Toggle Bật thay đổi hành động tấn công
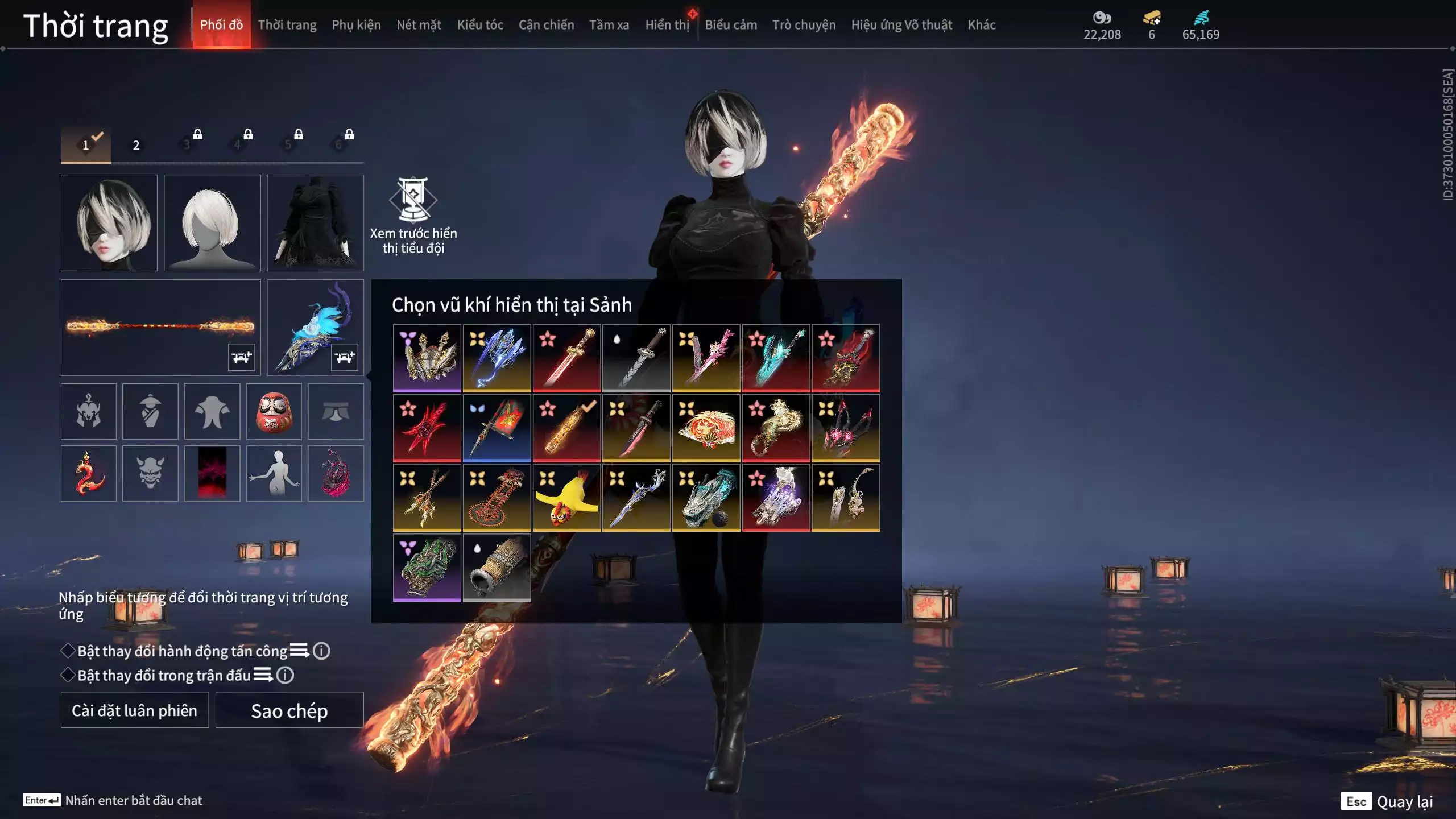 [x=68, y=651]
